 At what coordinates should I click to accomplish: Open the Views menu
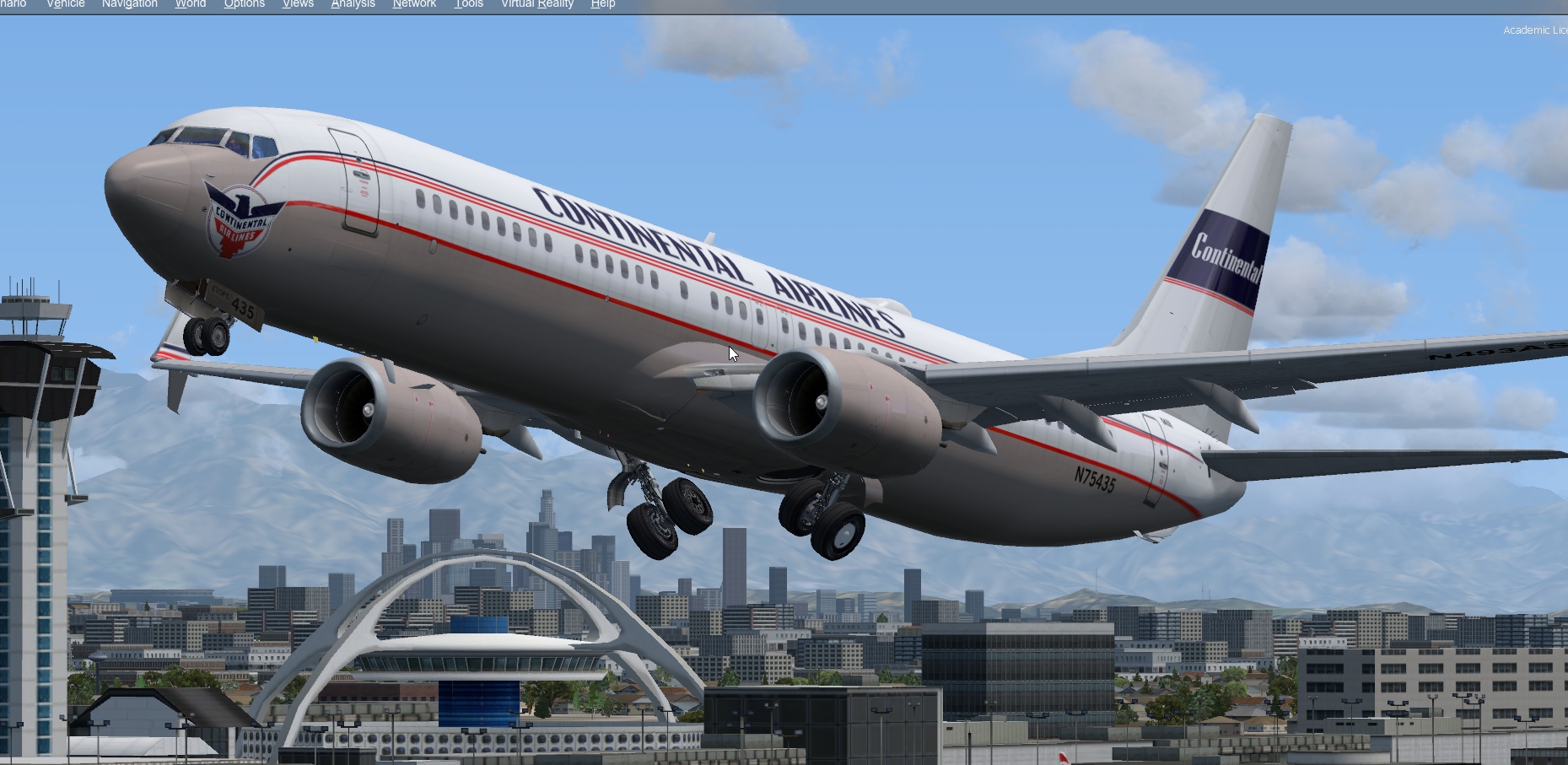click(297, 4)
